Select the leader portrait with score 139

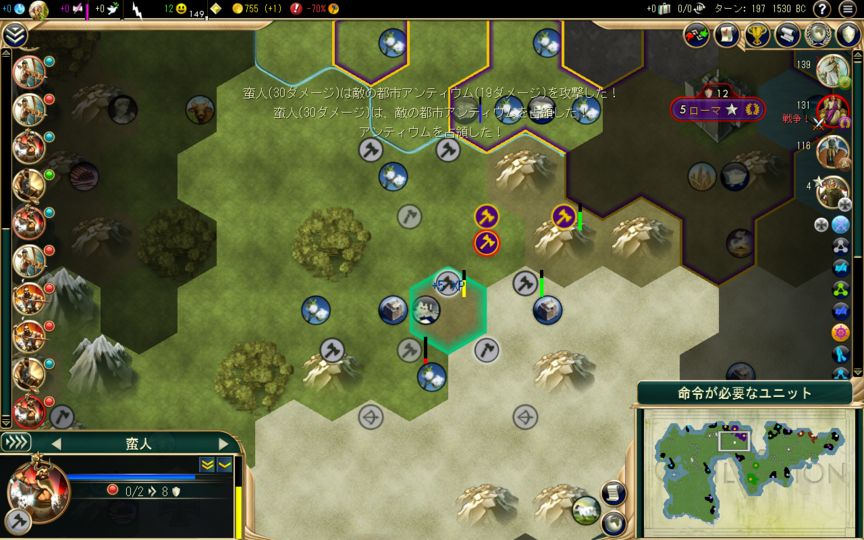(832, 70)
